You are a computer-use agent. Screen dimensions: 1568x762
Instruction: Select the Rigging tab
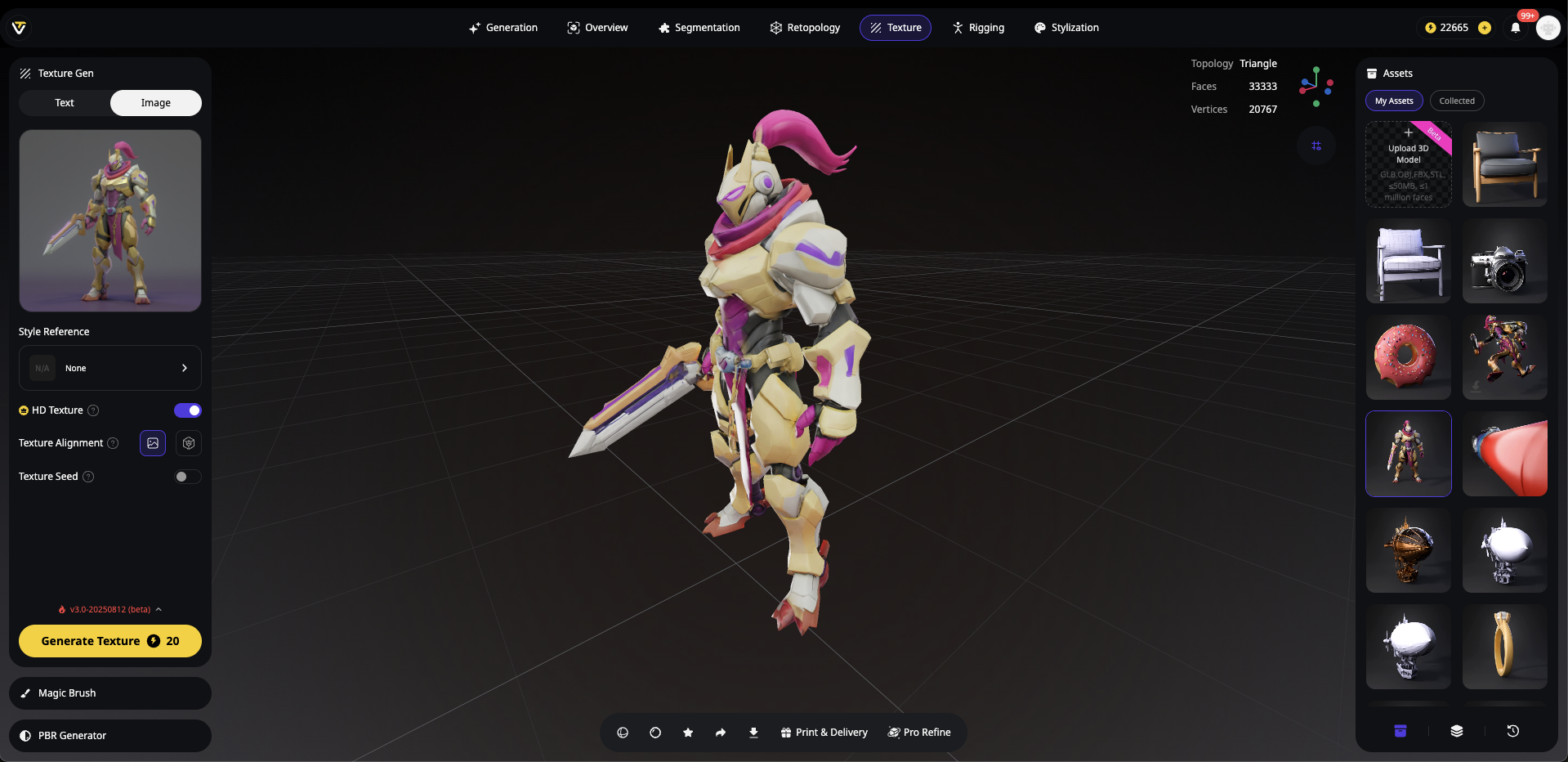(978, 28)
